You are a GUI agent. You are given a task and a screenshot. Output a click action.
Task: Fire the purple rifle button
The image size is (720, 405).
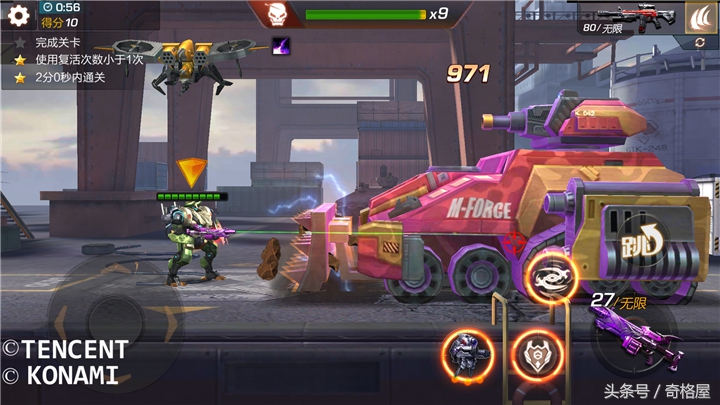point(634,335)
